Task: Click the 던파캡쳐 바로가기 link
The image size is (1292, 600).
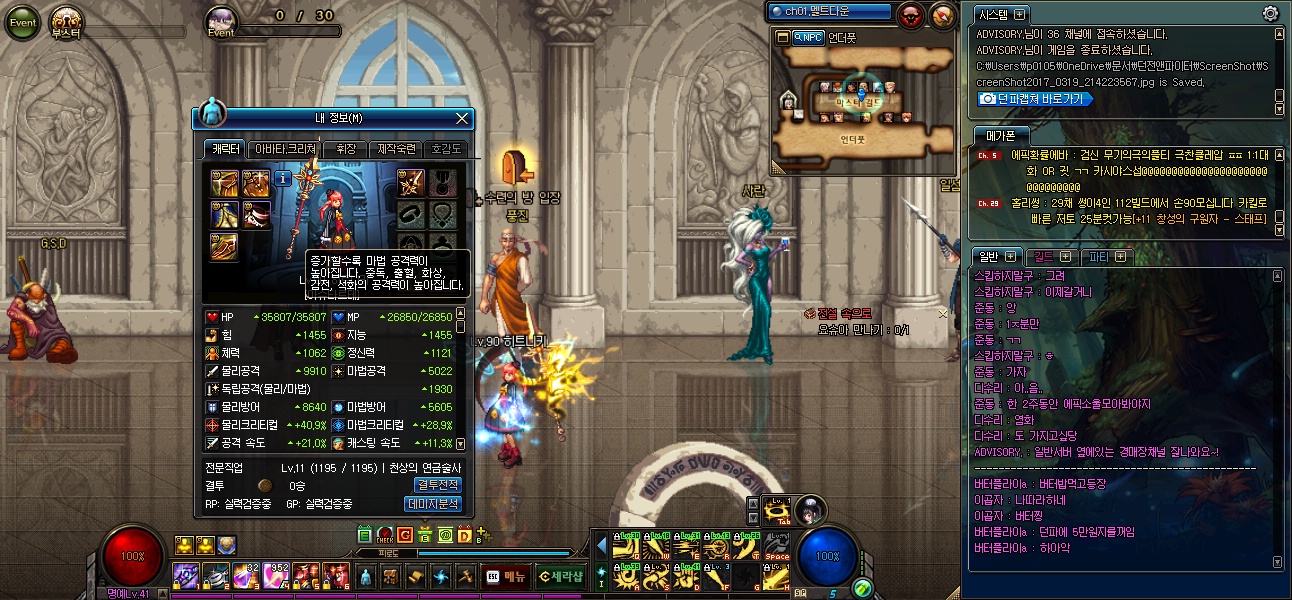Action: point(1035,99)
